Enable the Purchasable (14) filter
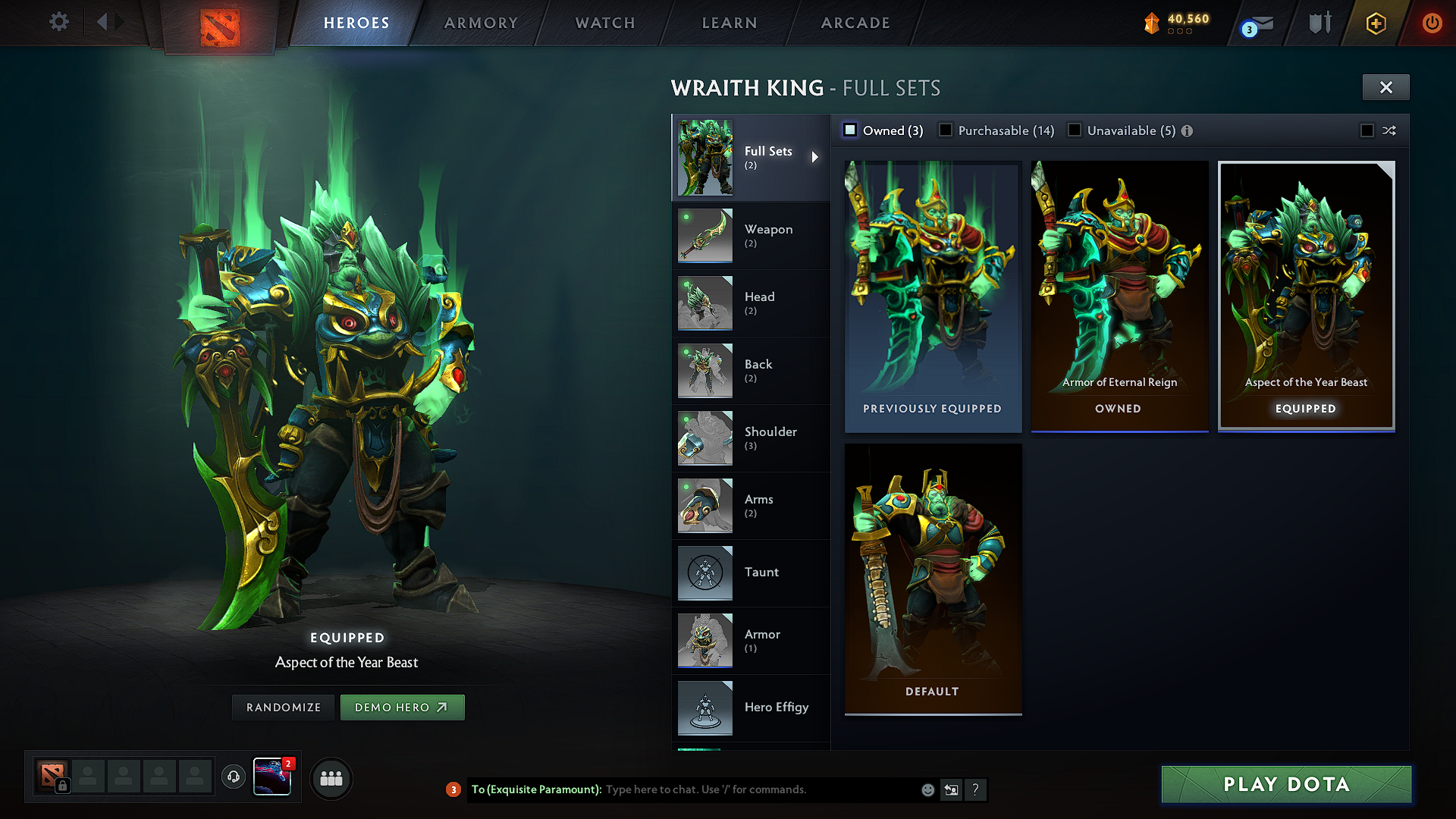The height and width of the screenshot is (819, 1456). [945, 130]
